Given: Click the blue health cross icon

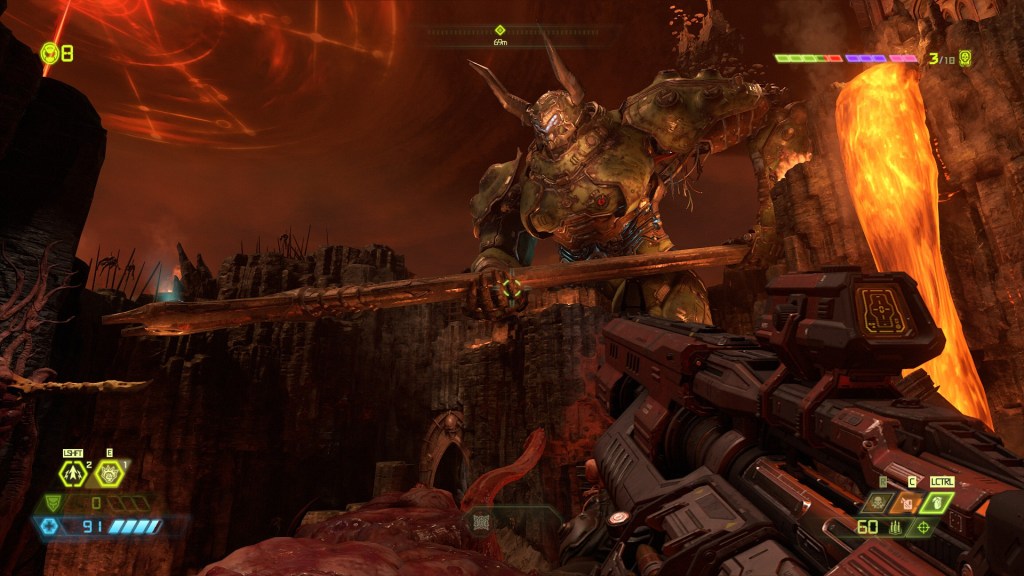Looking at the screenshot, I should 49,526.
